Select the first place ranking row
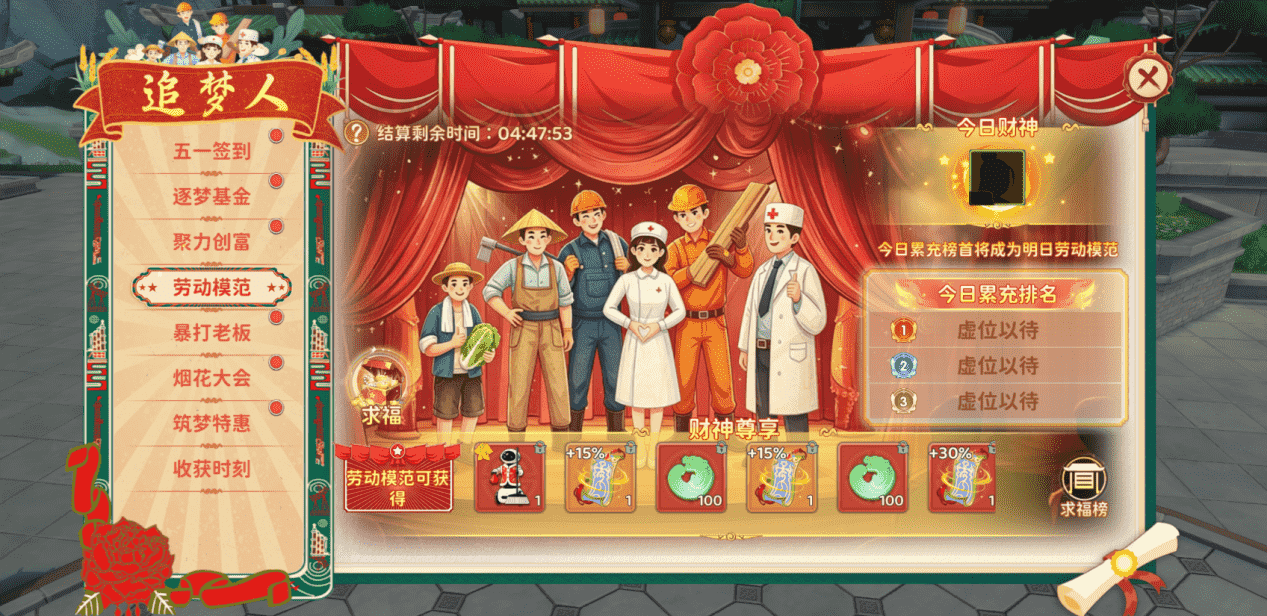Image resolution: width=1267 pixels, height=616 pixels. click(x=996, y=330)
